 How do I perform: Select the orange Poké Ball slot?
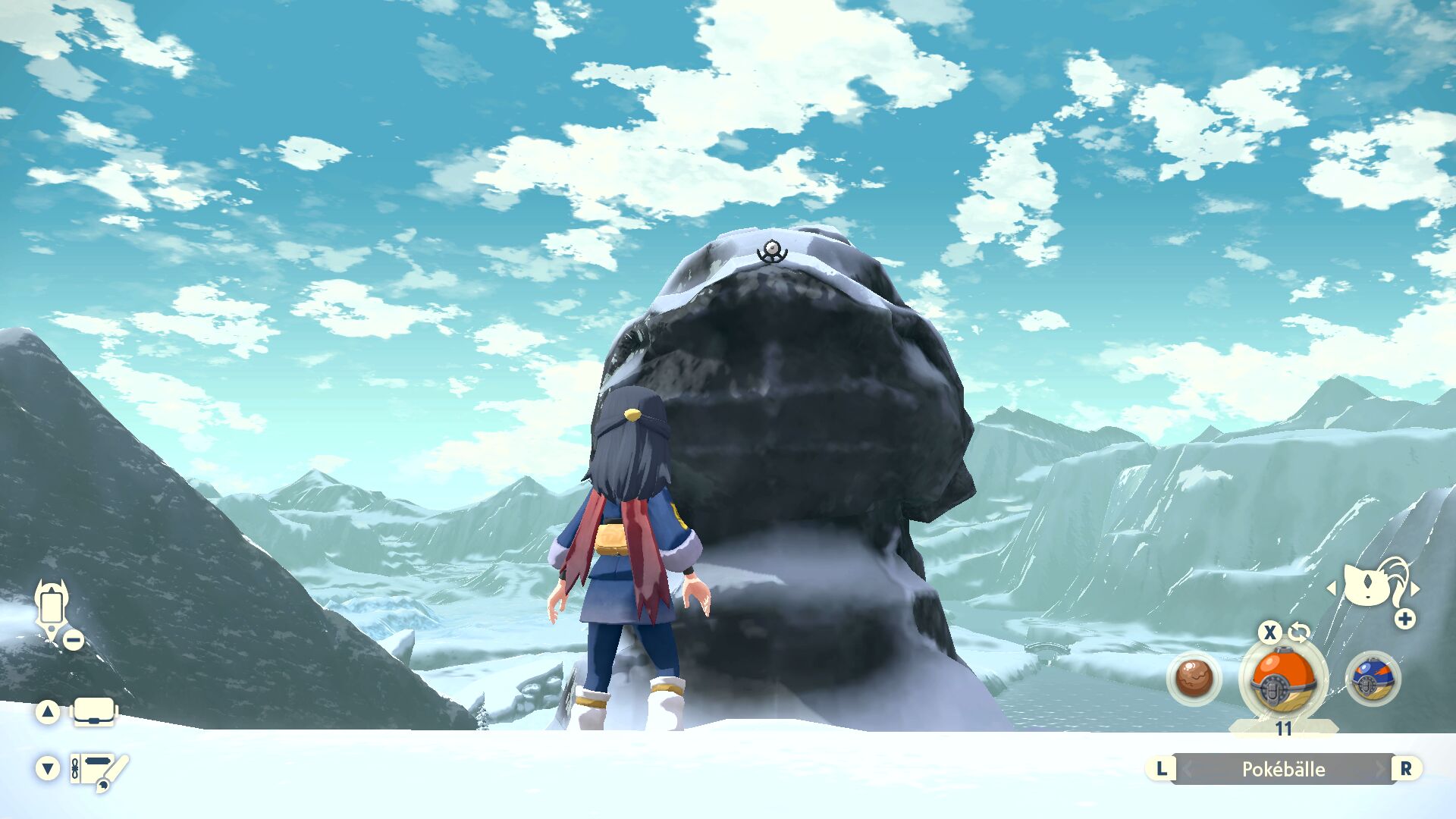[1282, 679]
